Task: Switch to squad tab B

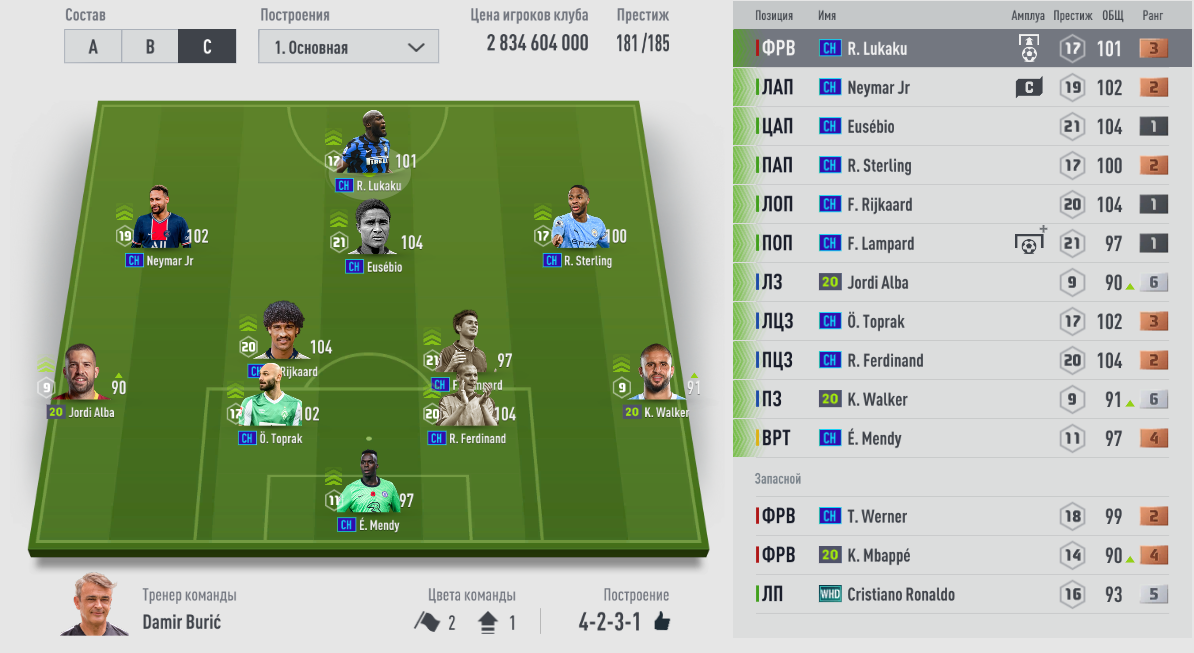Action: (150, 47)
